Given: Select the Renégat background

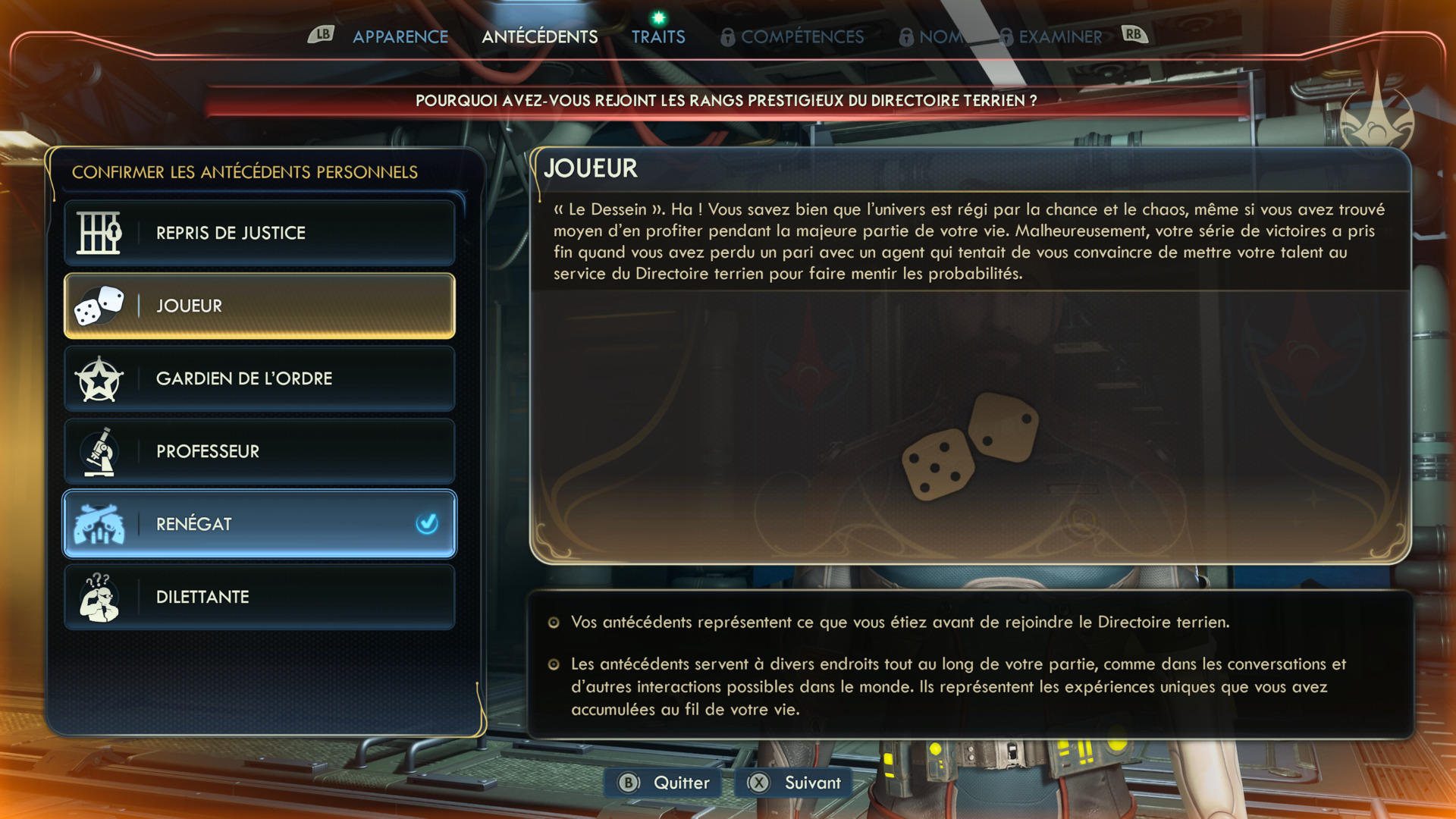Looking at the screenshot, I should pyautogui.click(x=259, y=524).
